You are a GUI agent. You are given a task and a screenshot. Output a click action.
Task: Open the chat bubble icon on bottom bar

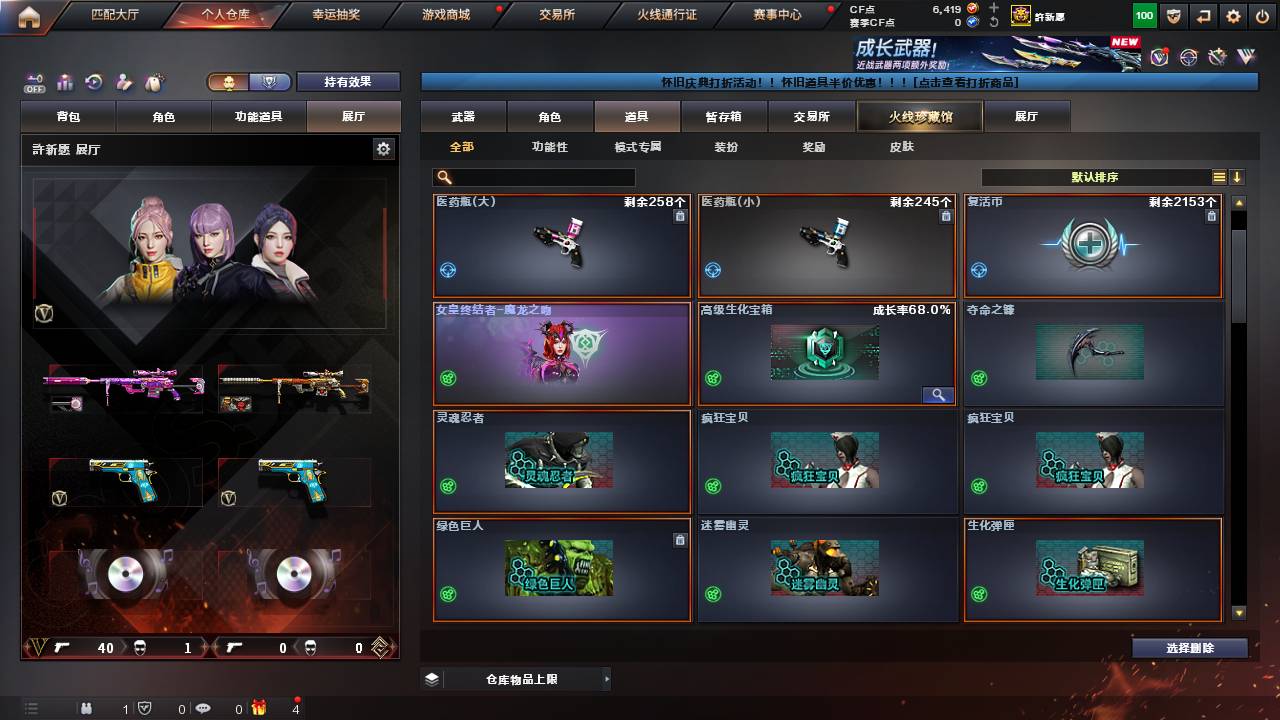coord(204,710)
